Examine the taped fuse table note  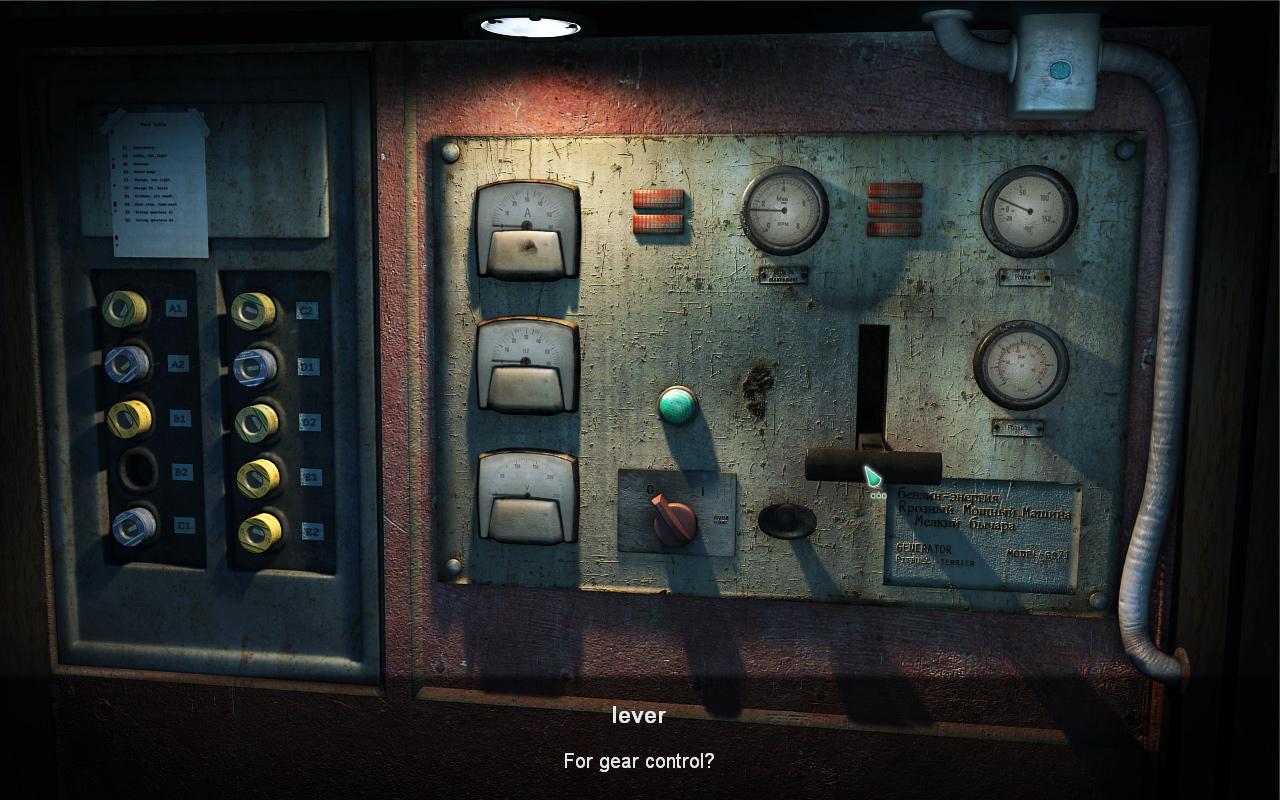click(x=158, y=182)
